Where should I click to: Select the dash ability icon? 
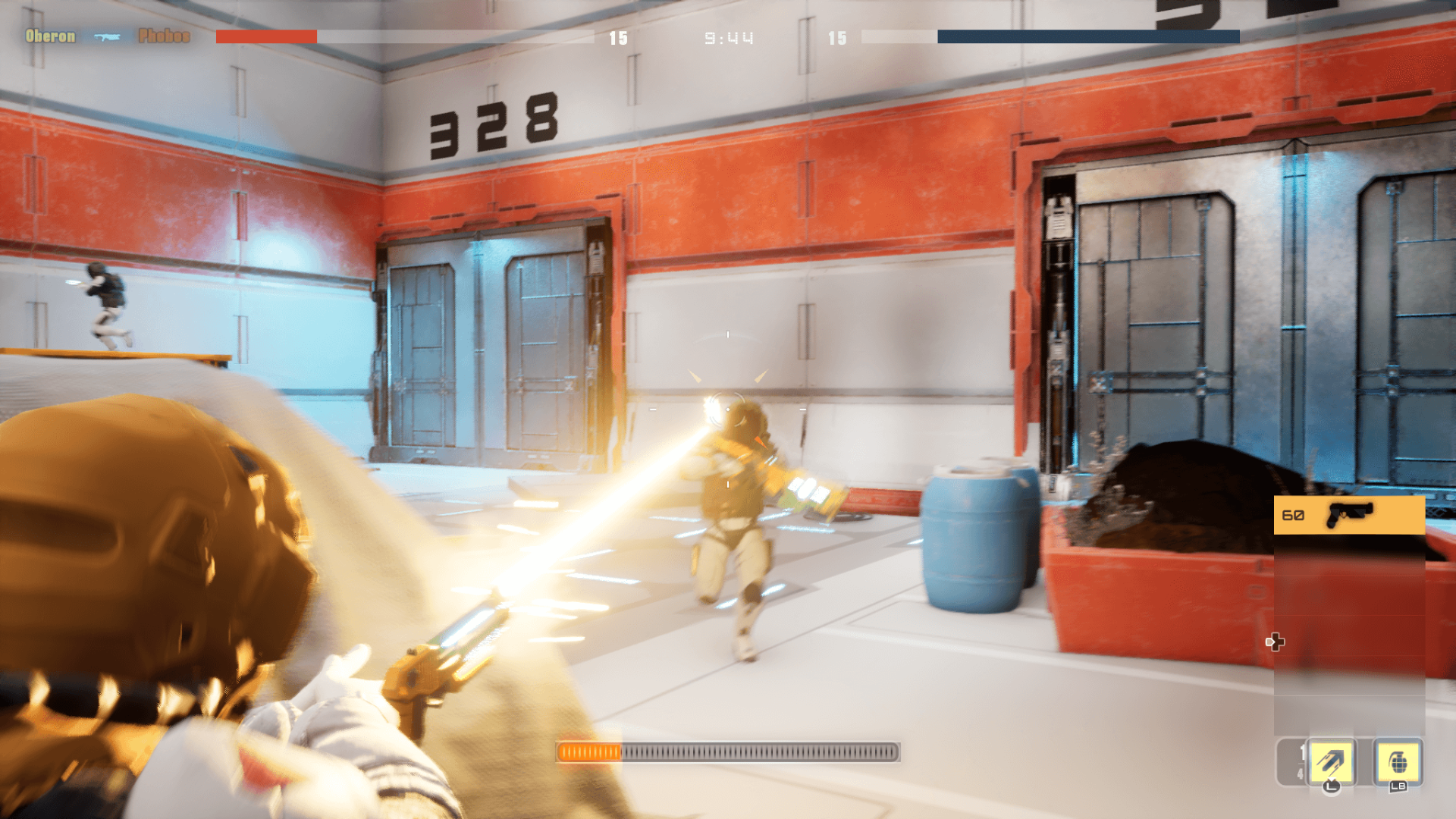pyautogui.click(x=1332, y=760)
